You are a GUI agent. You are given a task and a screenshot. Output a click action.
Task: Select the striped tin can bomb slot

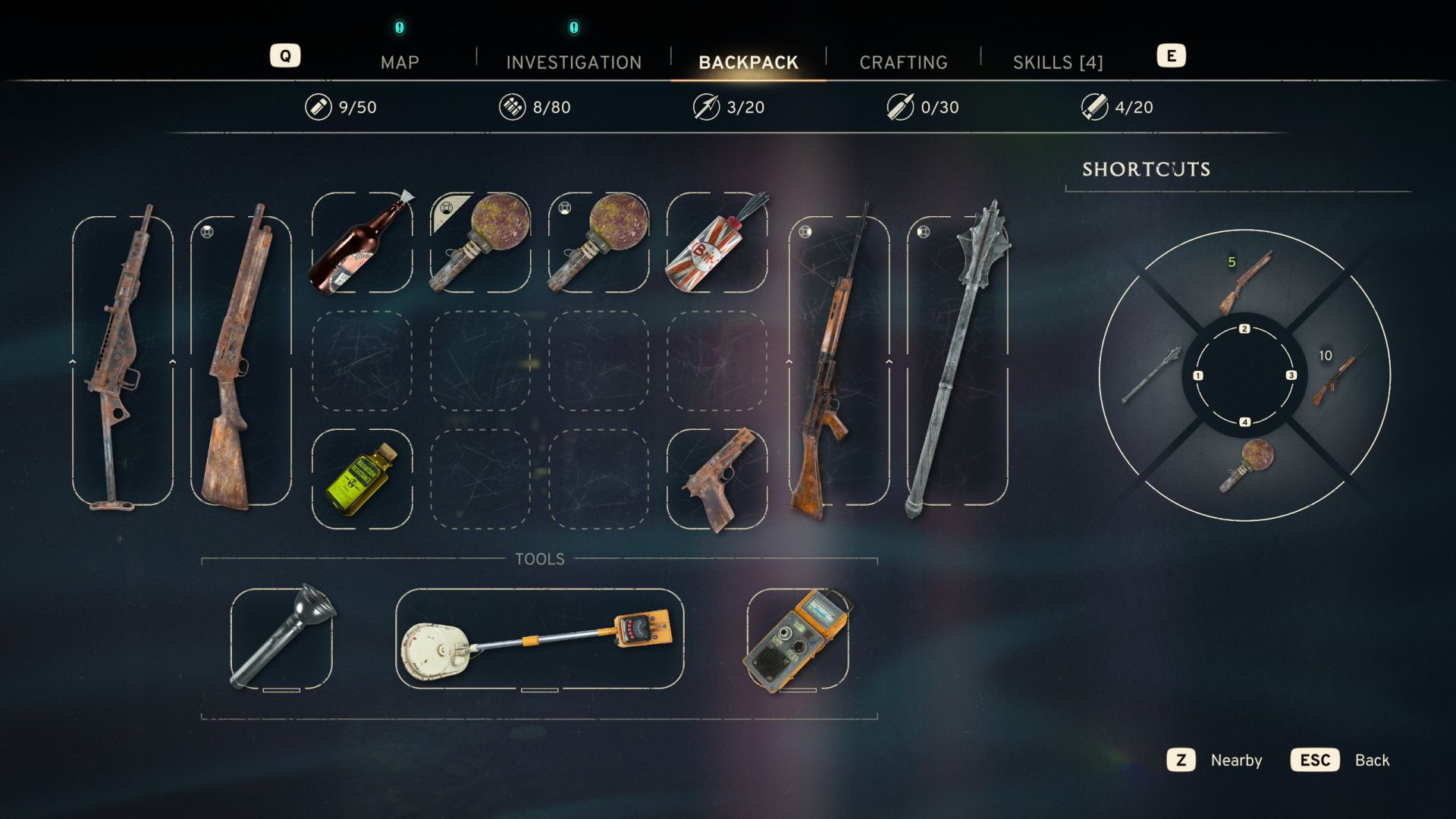(x=717, y=243)
